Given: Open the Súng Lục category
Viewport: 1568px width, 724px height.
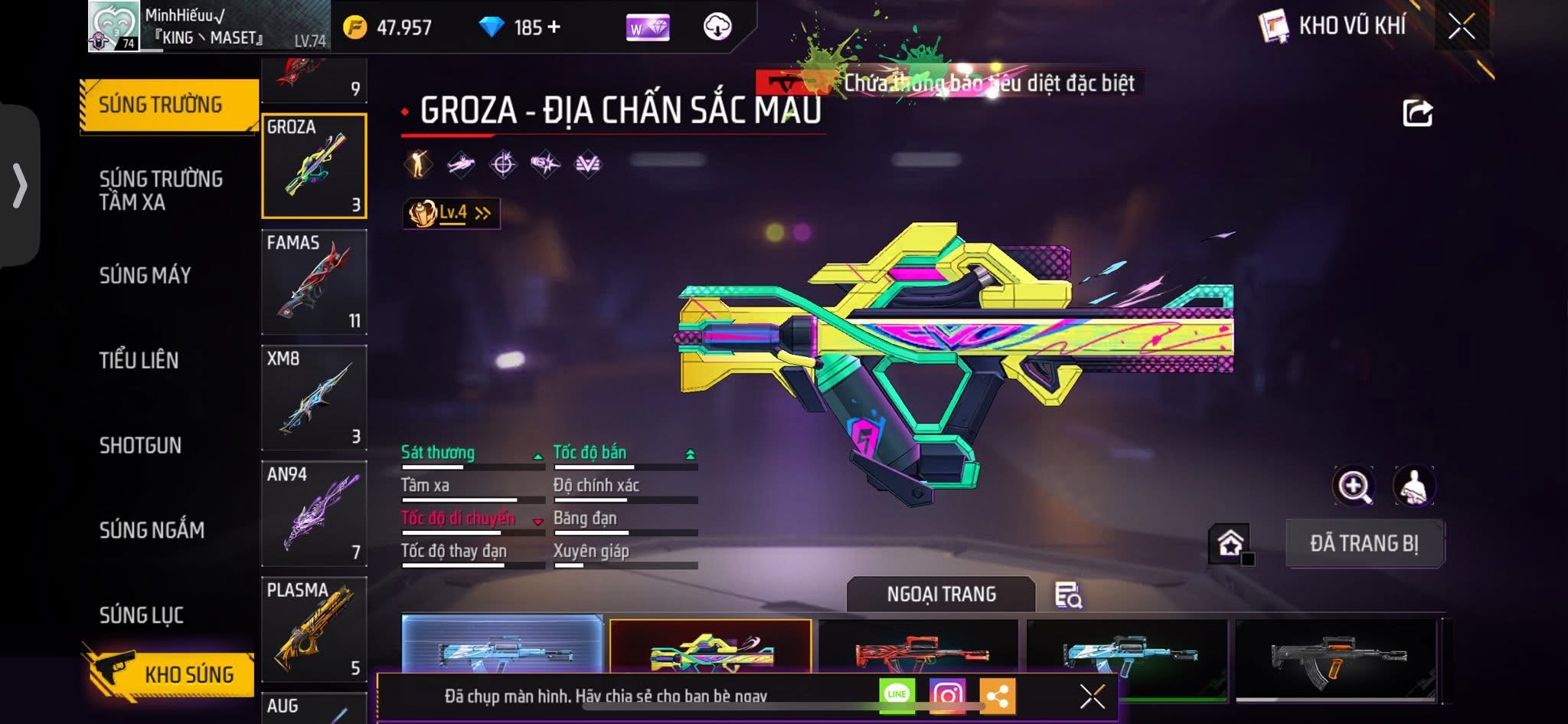Looking at the screenshot, I should tap(142, 614).
